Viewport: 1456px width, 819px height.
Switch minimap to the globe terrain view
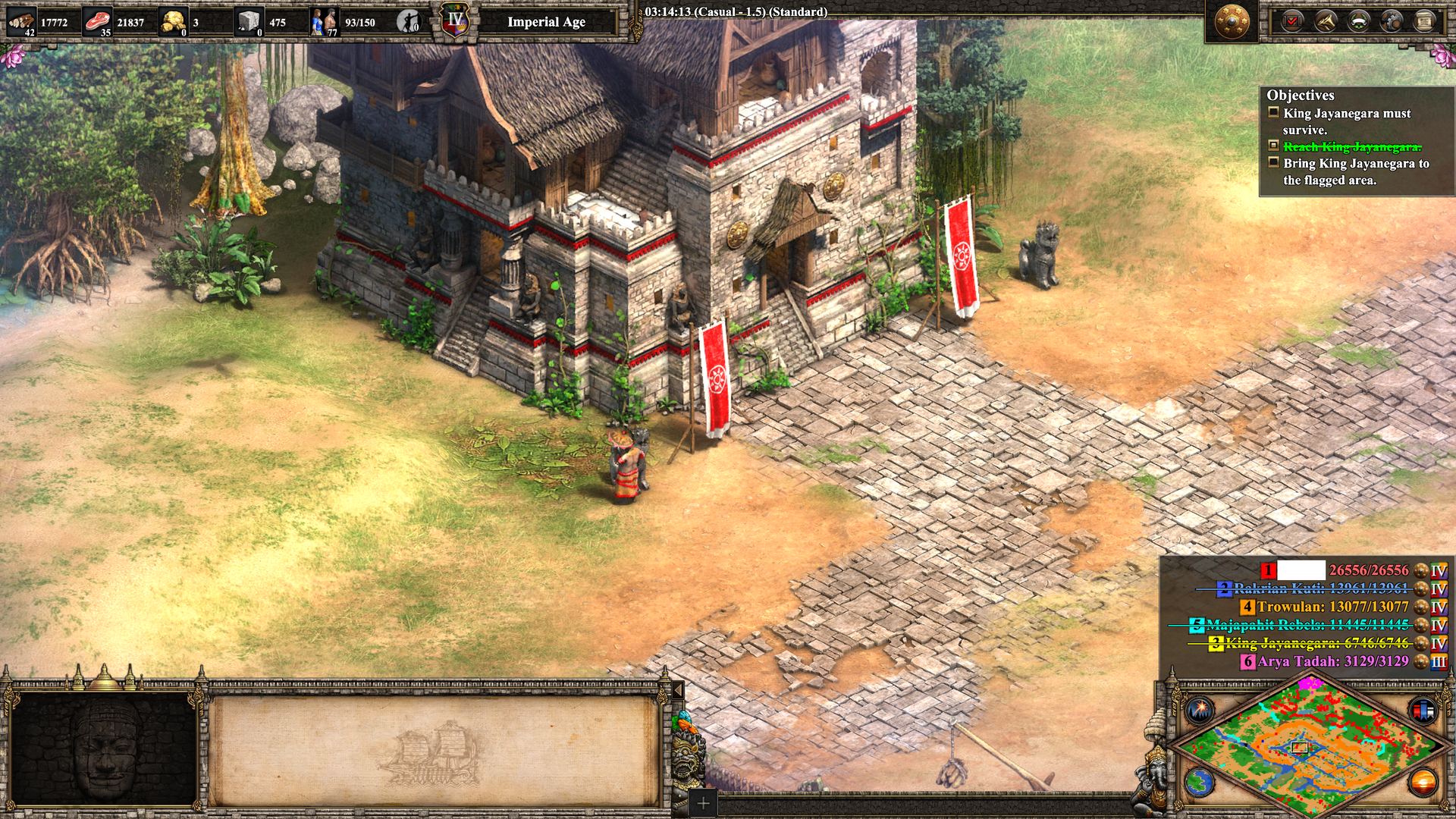[1200, 783]
